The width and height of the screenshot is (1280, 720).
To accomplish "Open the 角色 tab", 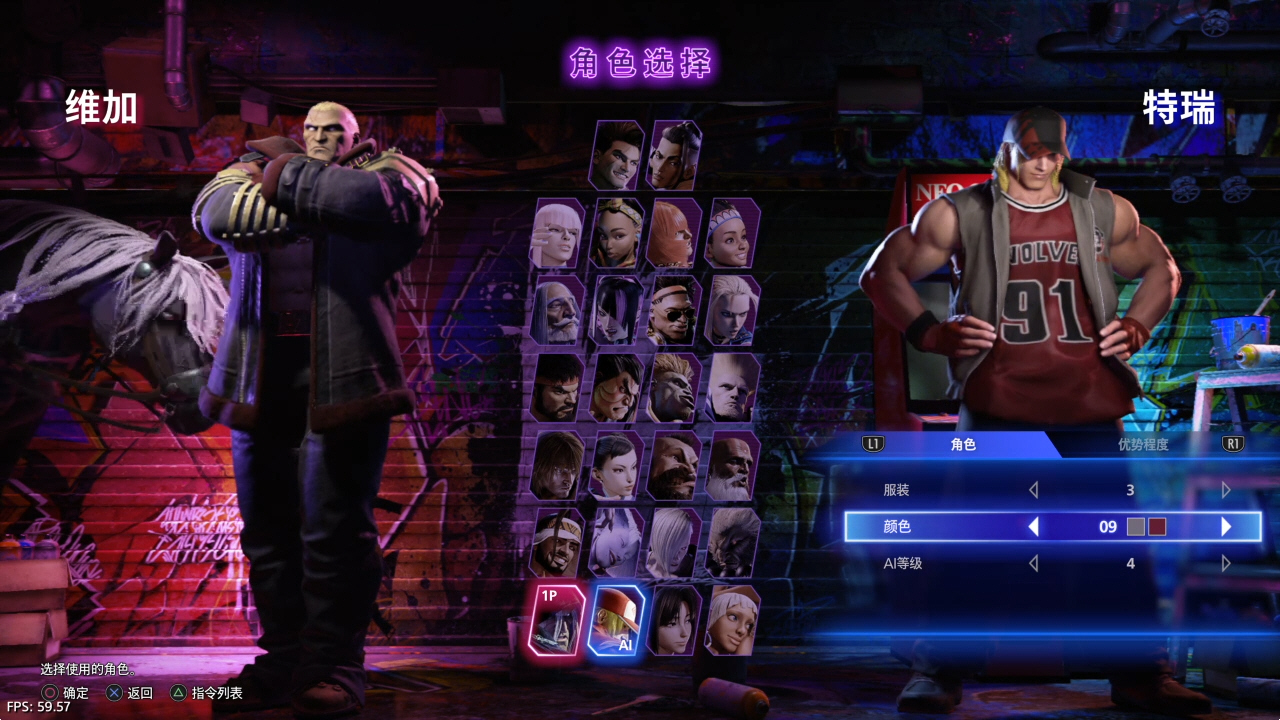I will (x=963, y=445).
